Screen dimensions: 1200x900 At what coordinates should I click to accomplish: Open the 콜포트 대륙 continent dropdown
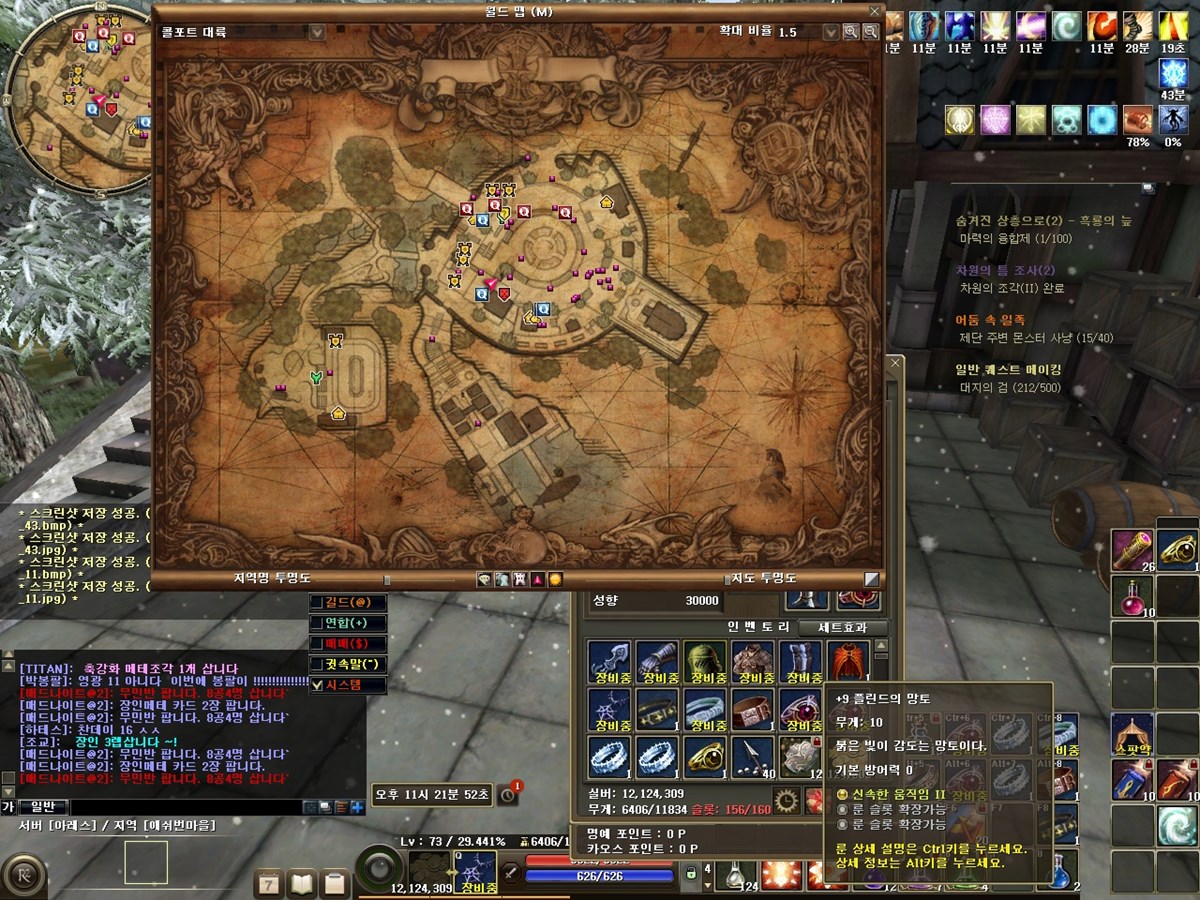pos(317,32)
